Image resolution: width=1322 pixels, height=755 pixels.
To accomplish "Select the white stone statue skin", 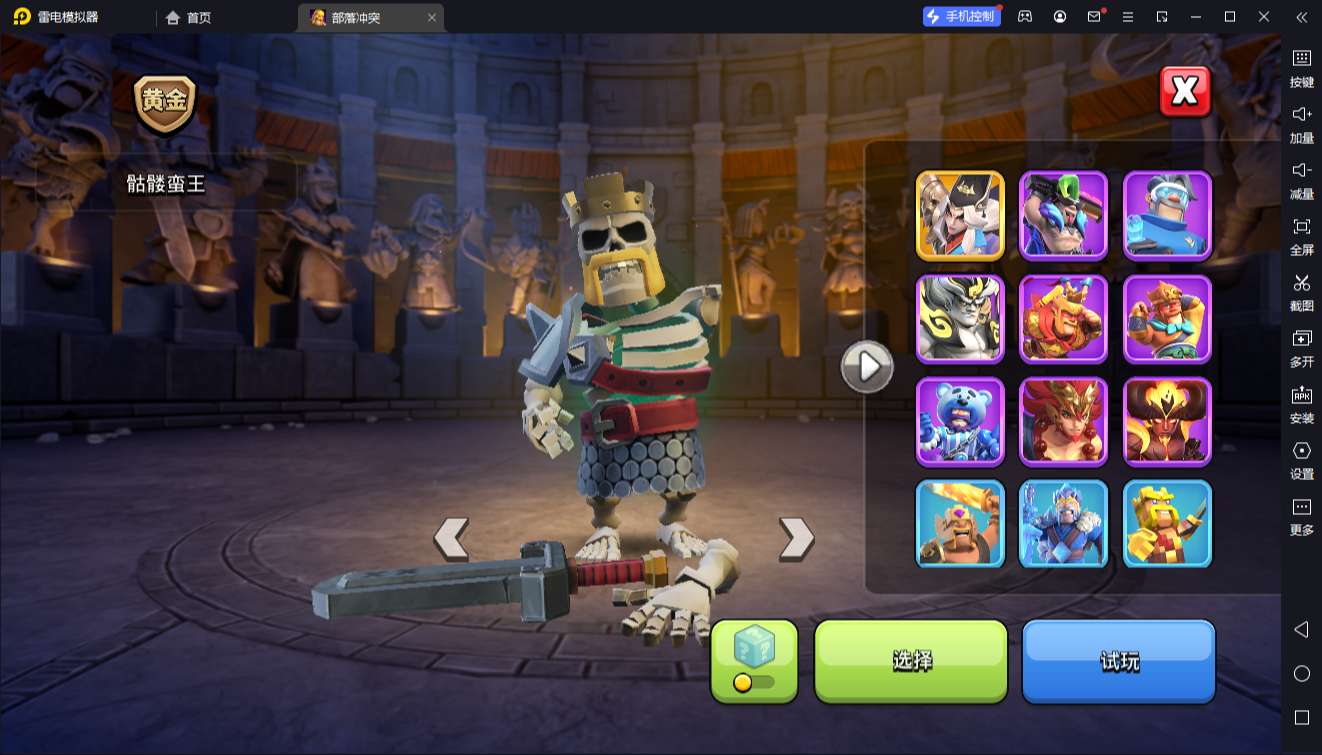I will point(960,318).
